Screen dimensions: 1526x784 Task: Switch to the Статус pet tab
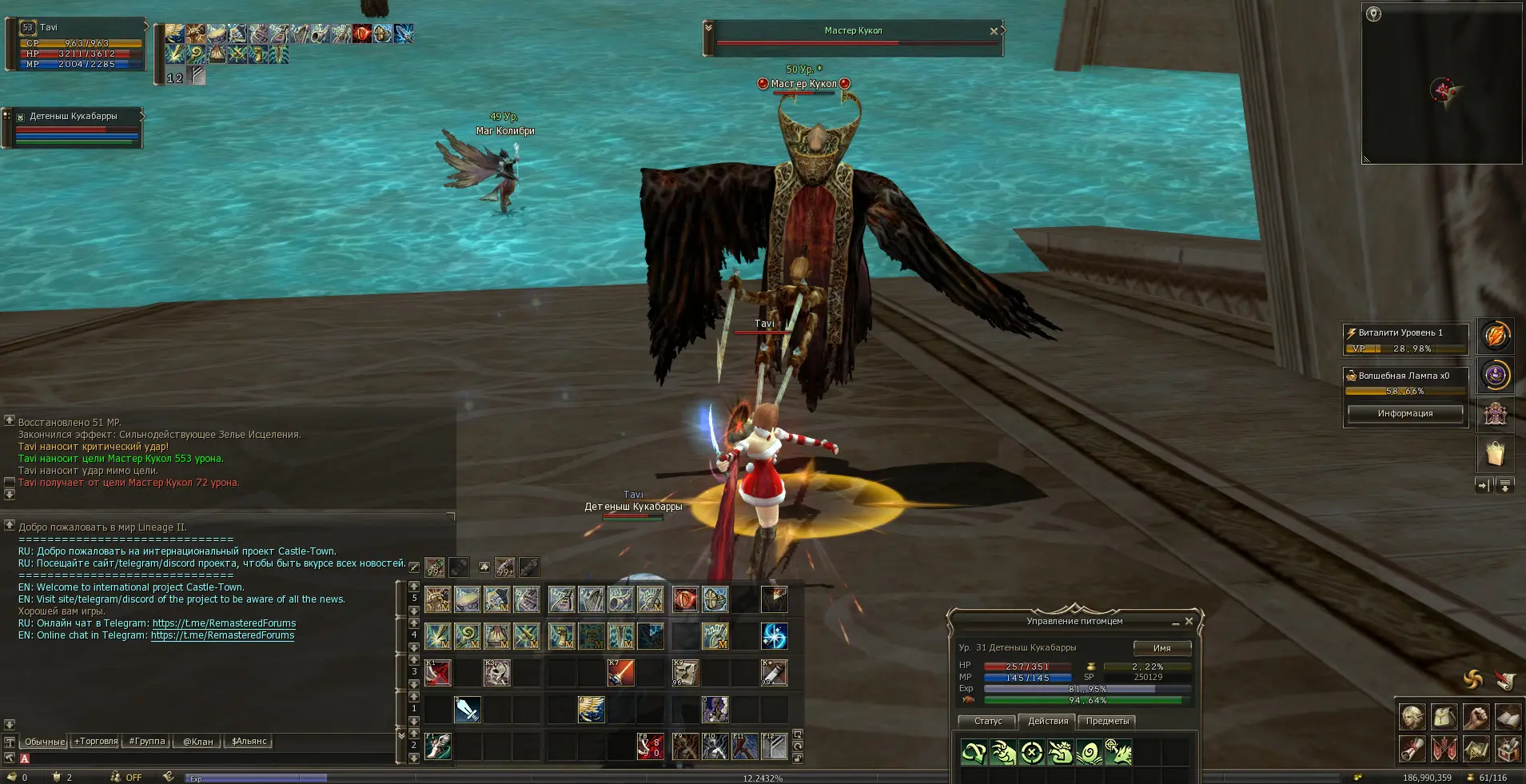[987, 721]
